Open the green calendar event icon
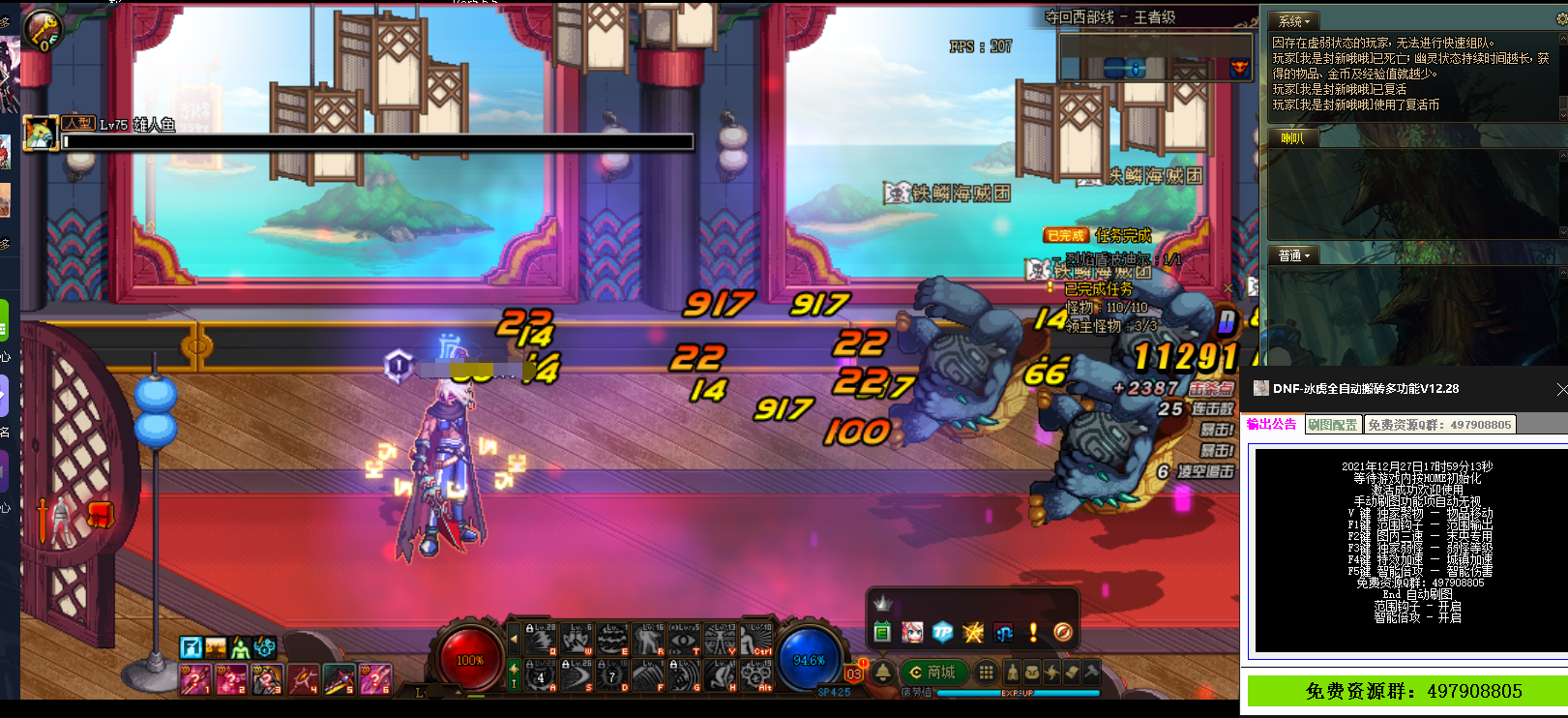 pos(882,632)
